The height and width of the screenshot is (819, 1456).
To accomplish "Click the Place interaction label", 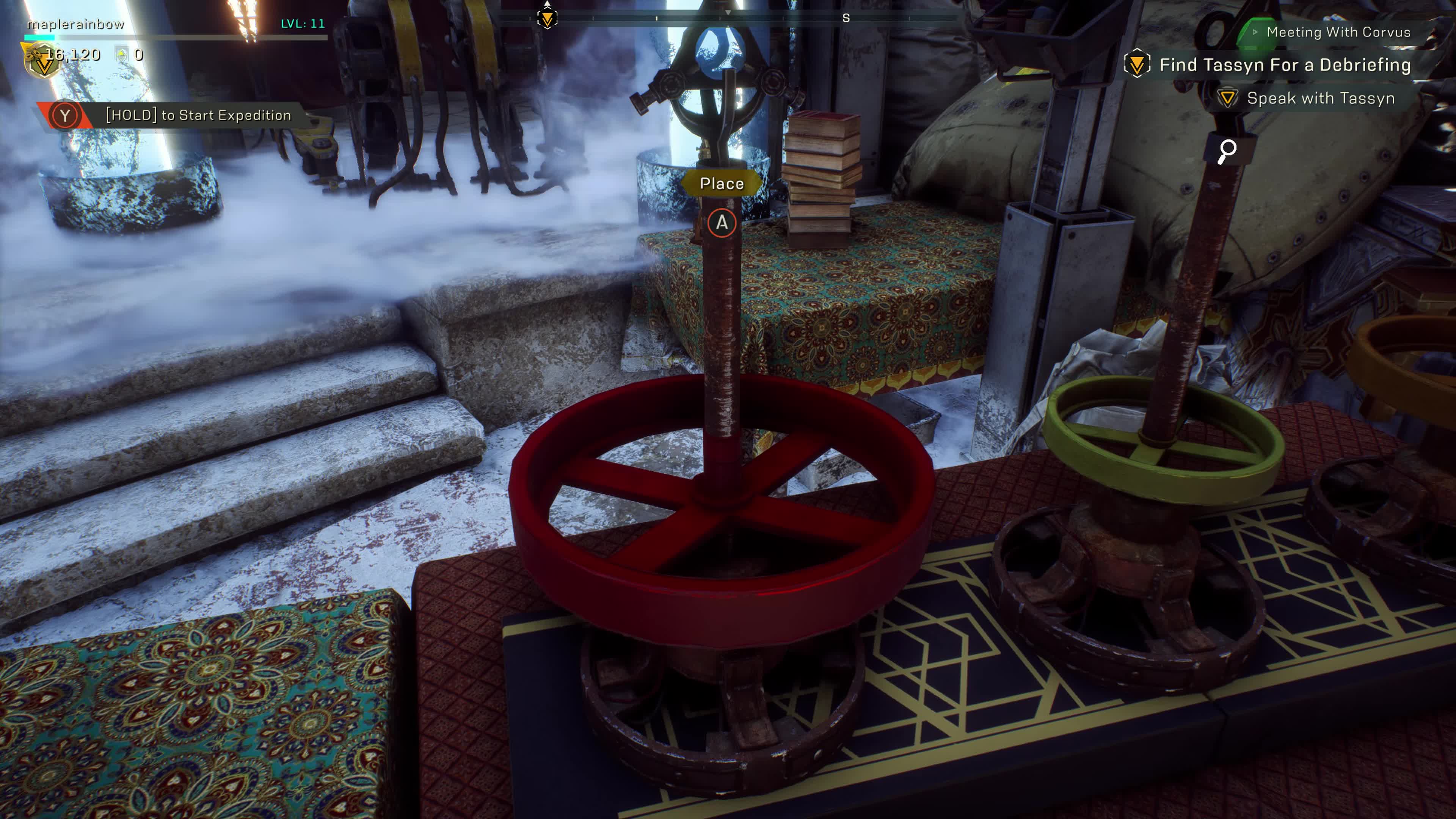I will [722, 183].
